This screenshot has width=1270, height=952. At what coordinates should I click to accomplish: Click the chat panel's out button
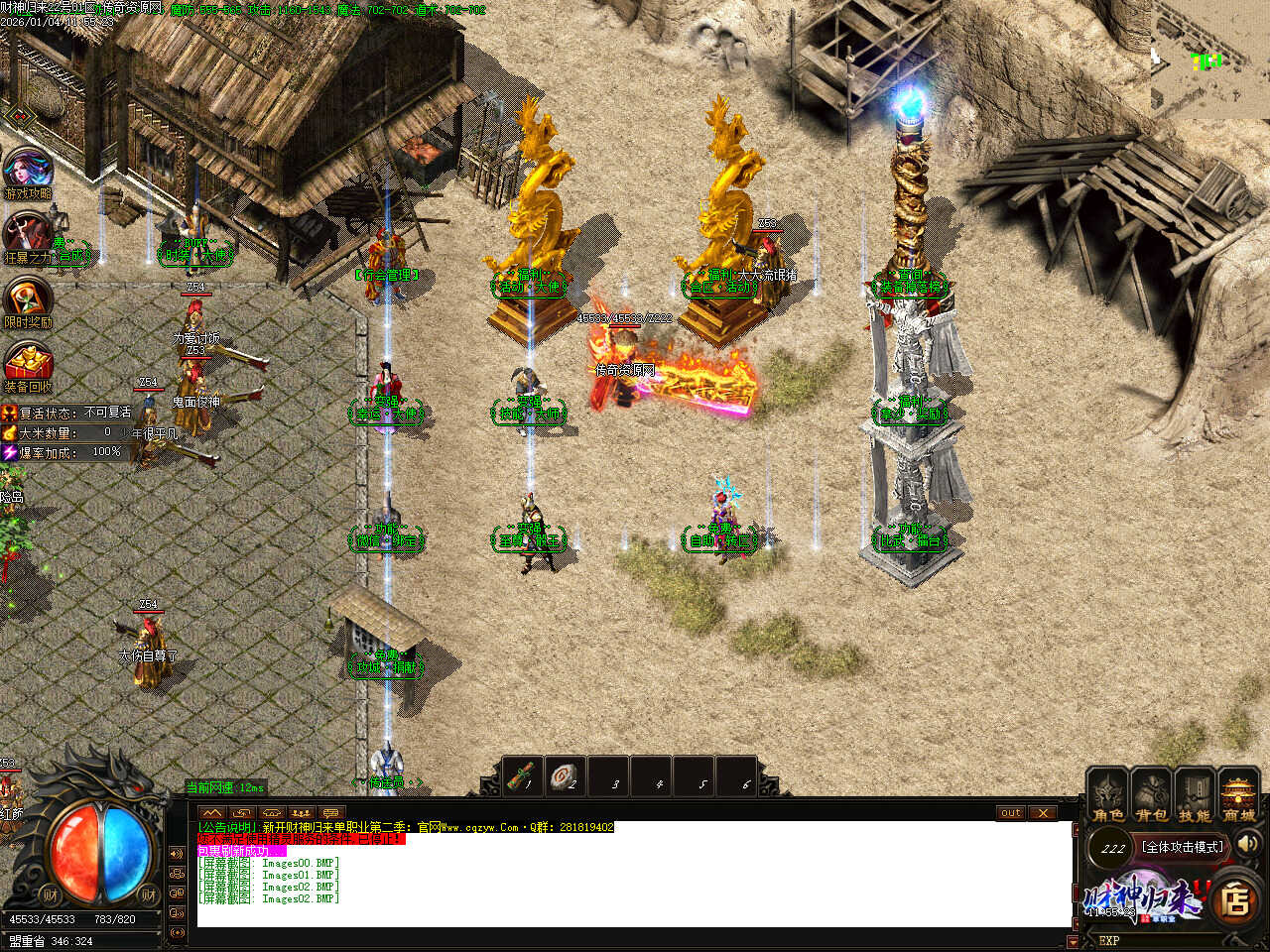coord(1010,813)
